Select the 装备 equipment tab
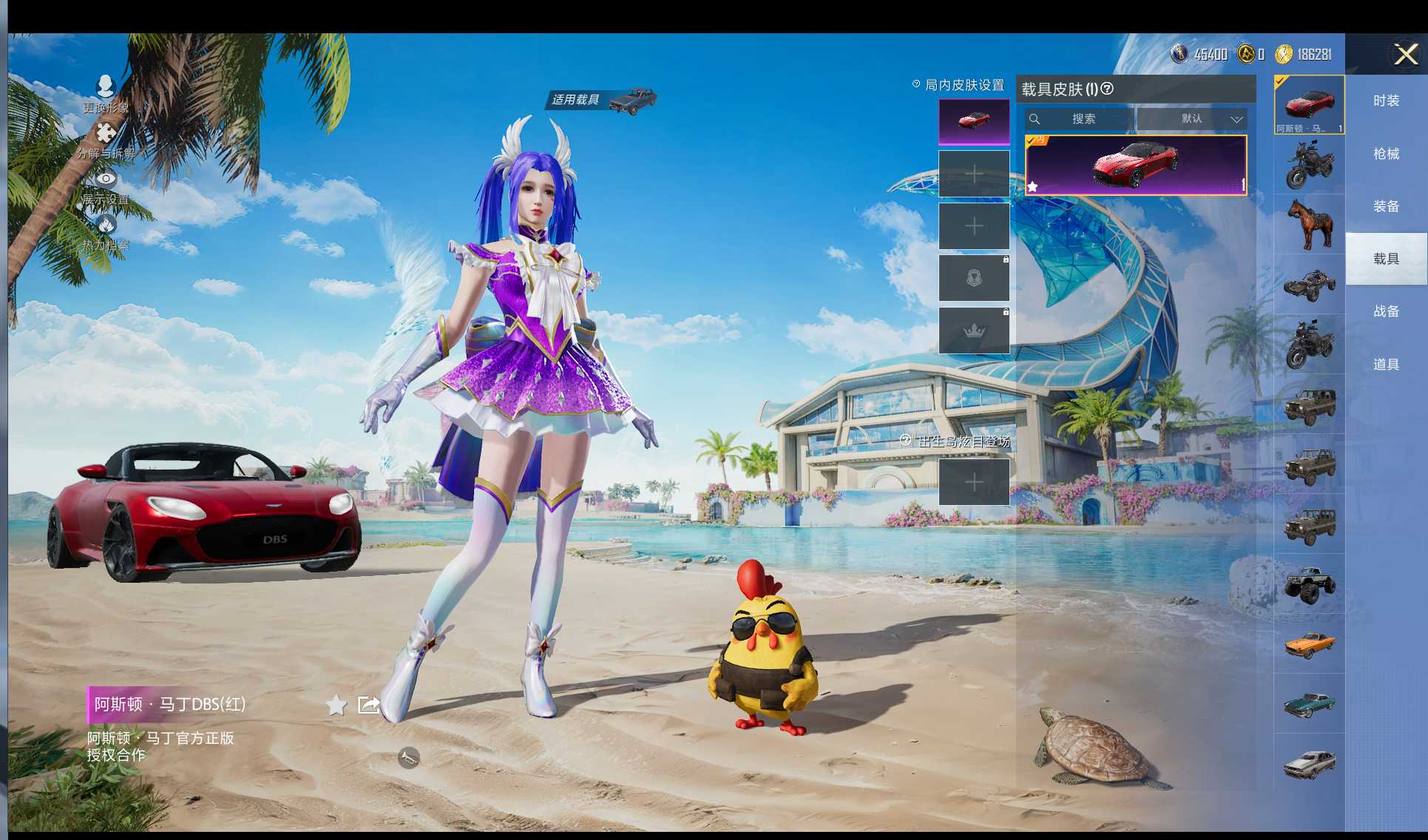 pos(1386,206)
